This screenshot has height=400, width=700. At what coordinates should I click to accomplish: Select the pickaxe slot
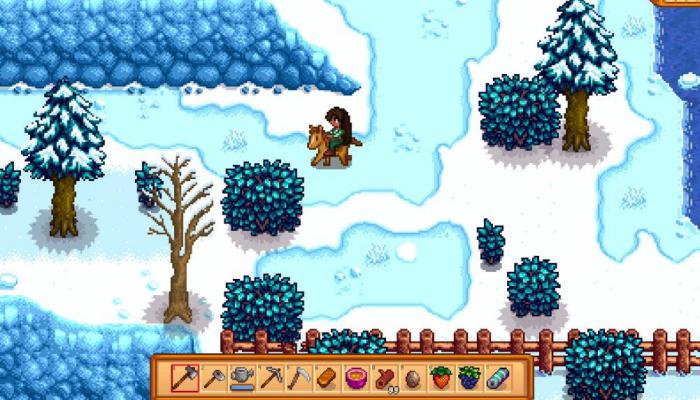click(270, 377)
